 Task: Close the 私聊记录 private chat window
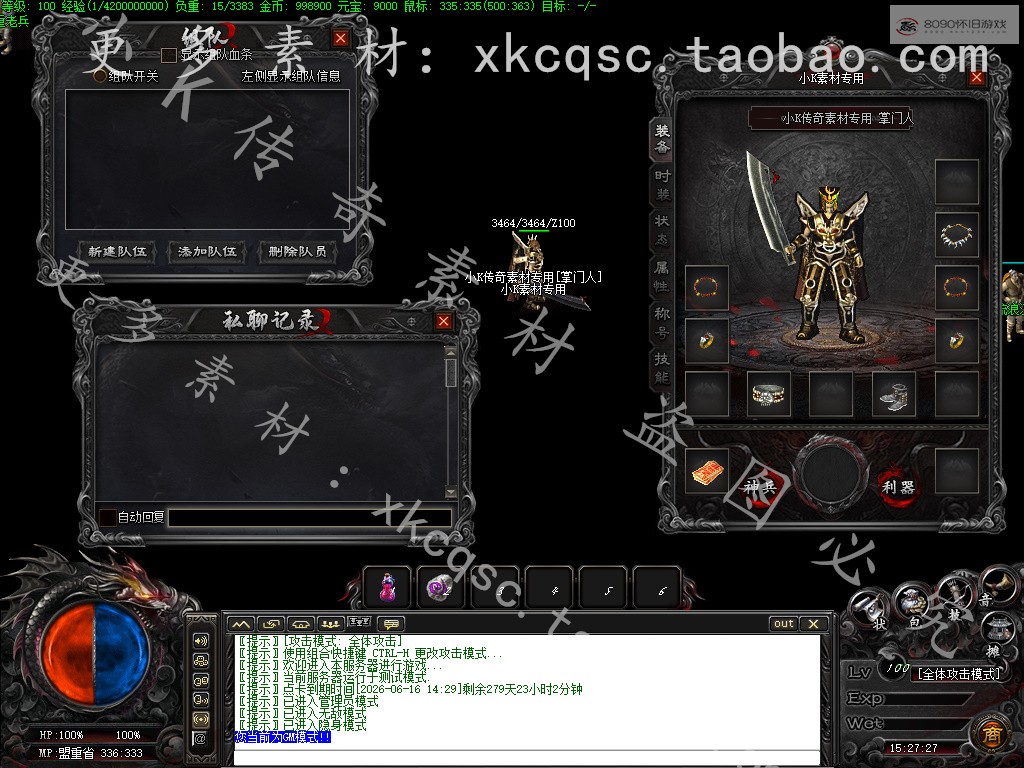tap(444, 321)
